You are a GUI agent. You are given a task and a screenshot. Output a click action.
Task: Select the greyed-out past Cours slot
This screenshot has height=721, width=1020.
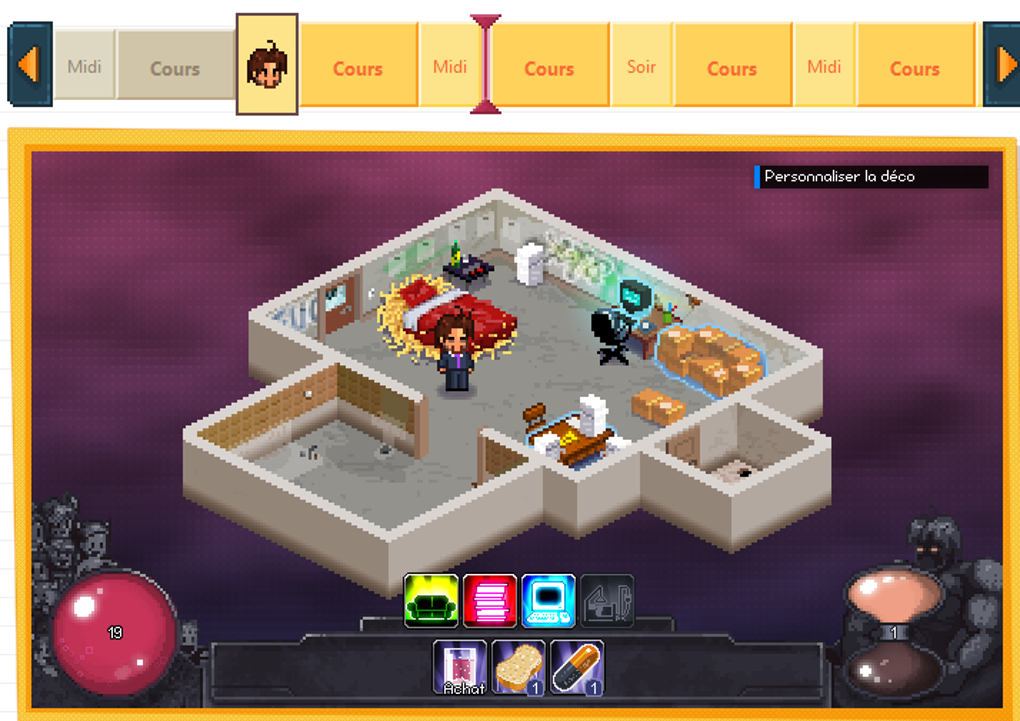click(175, 68)
